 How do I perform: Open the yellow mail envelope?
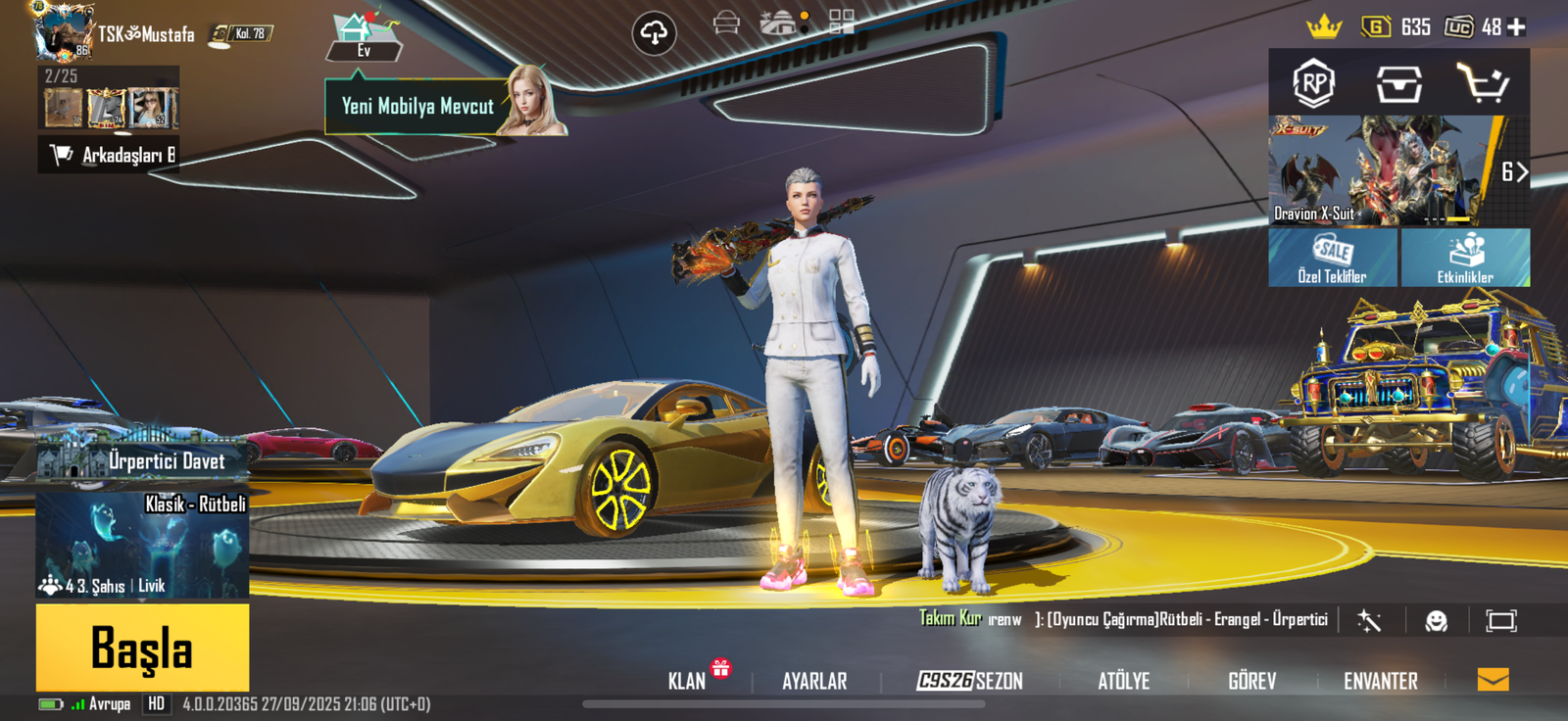pyautogui.click(x=1493, y=679)
